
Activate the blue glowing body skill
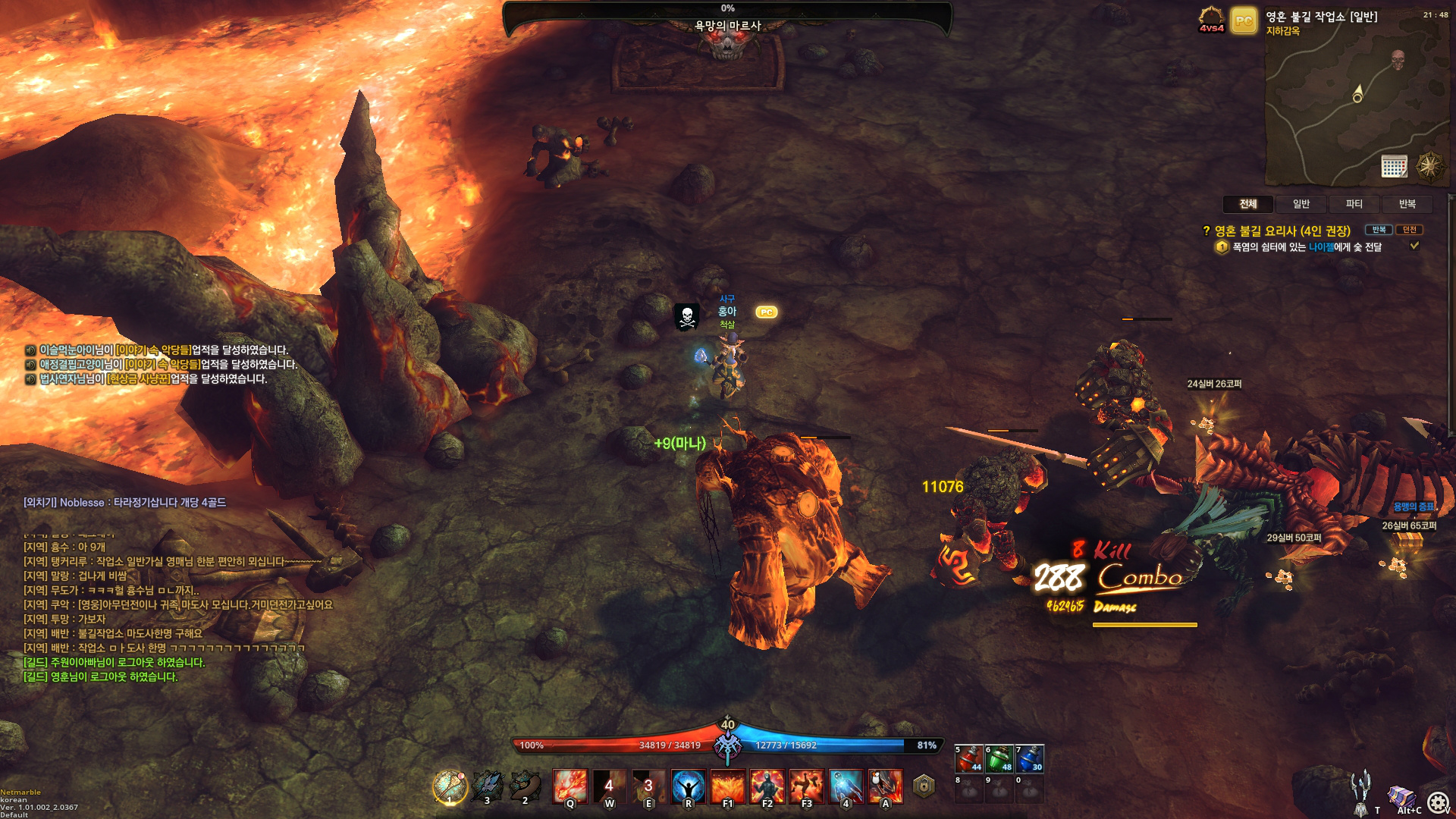846,786
